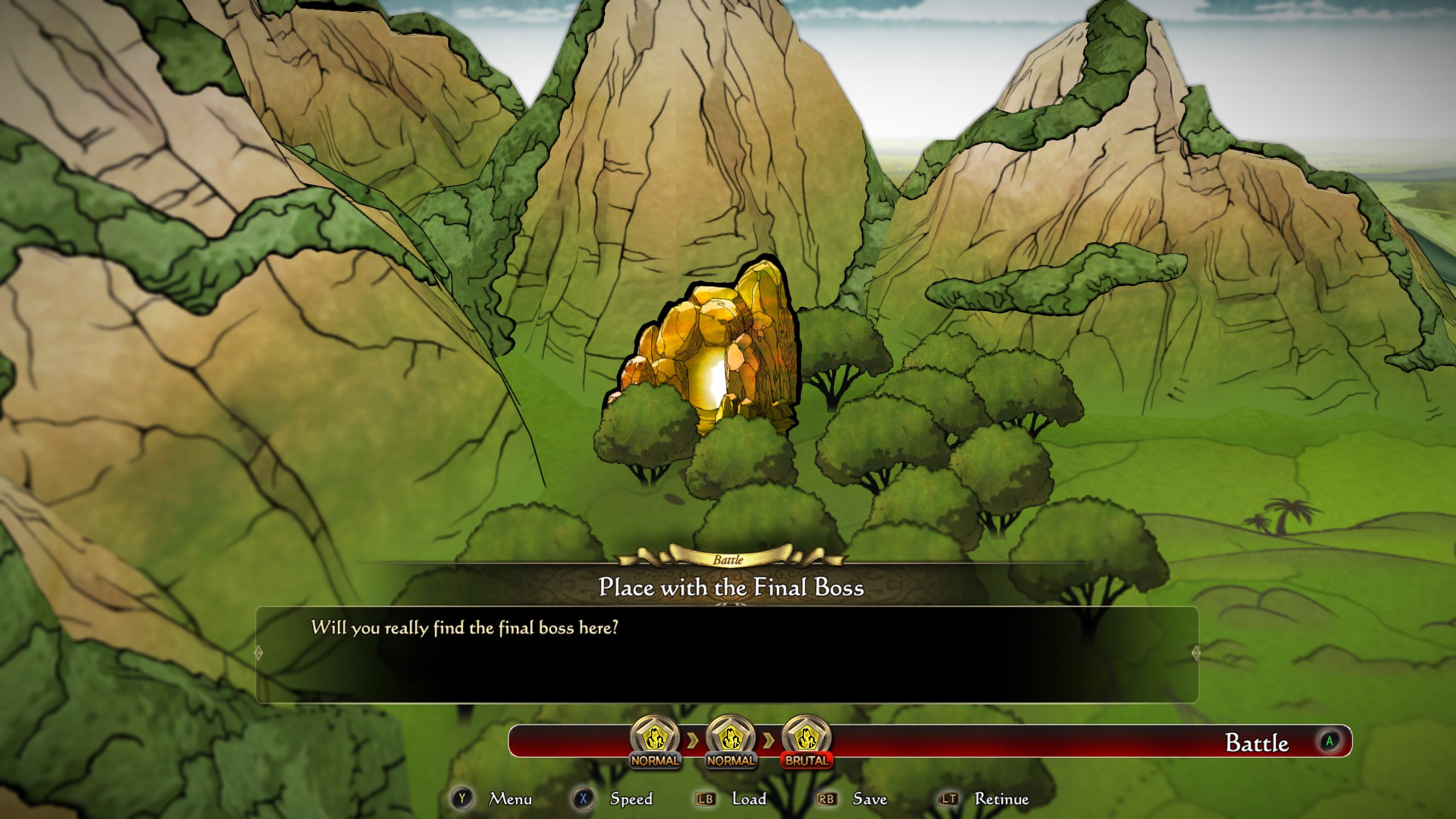Click the description box's right arrow
1456x819 pixels.
pyautogui.click(x=1196, y=653)
